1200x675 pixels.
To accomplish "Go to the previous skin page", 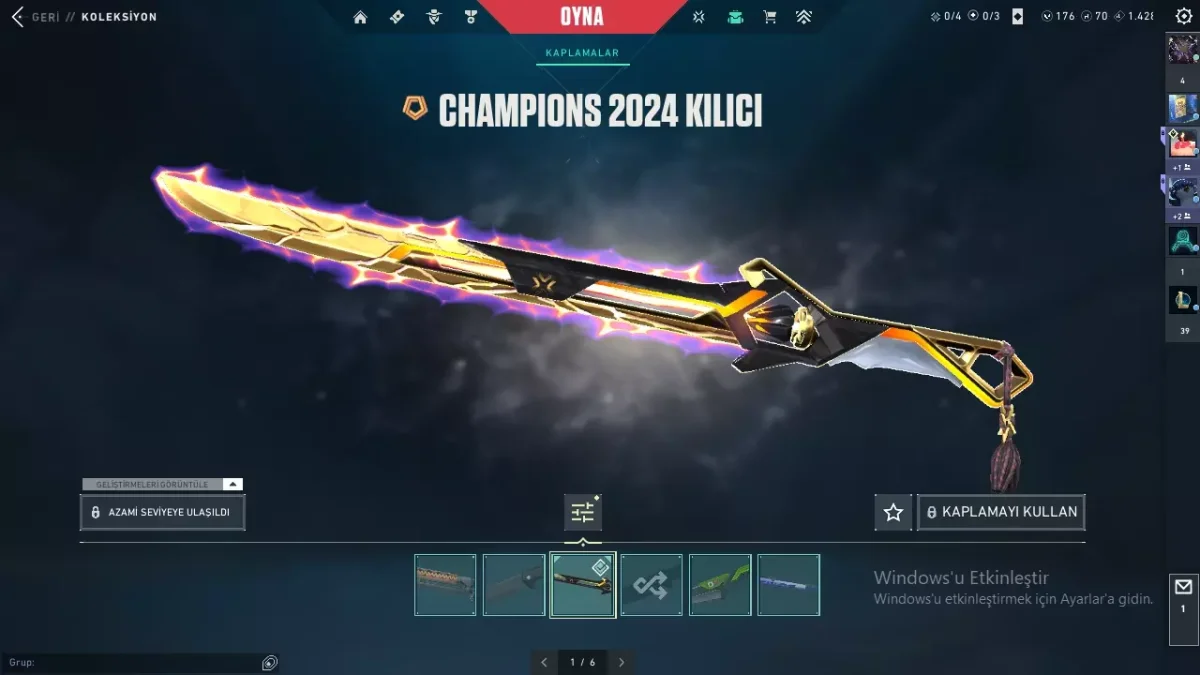I will [x=544, y=662].
